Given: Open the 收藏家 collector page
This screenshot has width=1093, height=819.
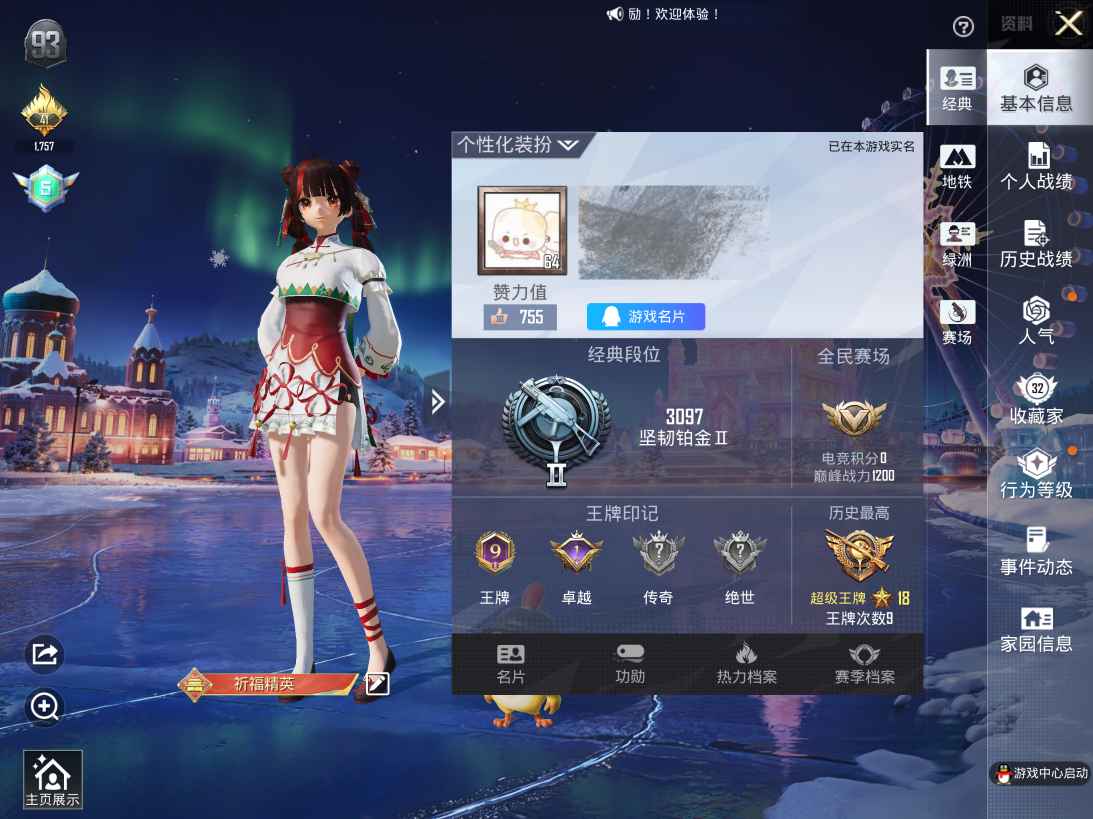Looking at the screenshot, I should pos(1037,399).
